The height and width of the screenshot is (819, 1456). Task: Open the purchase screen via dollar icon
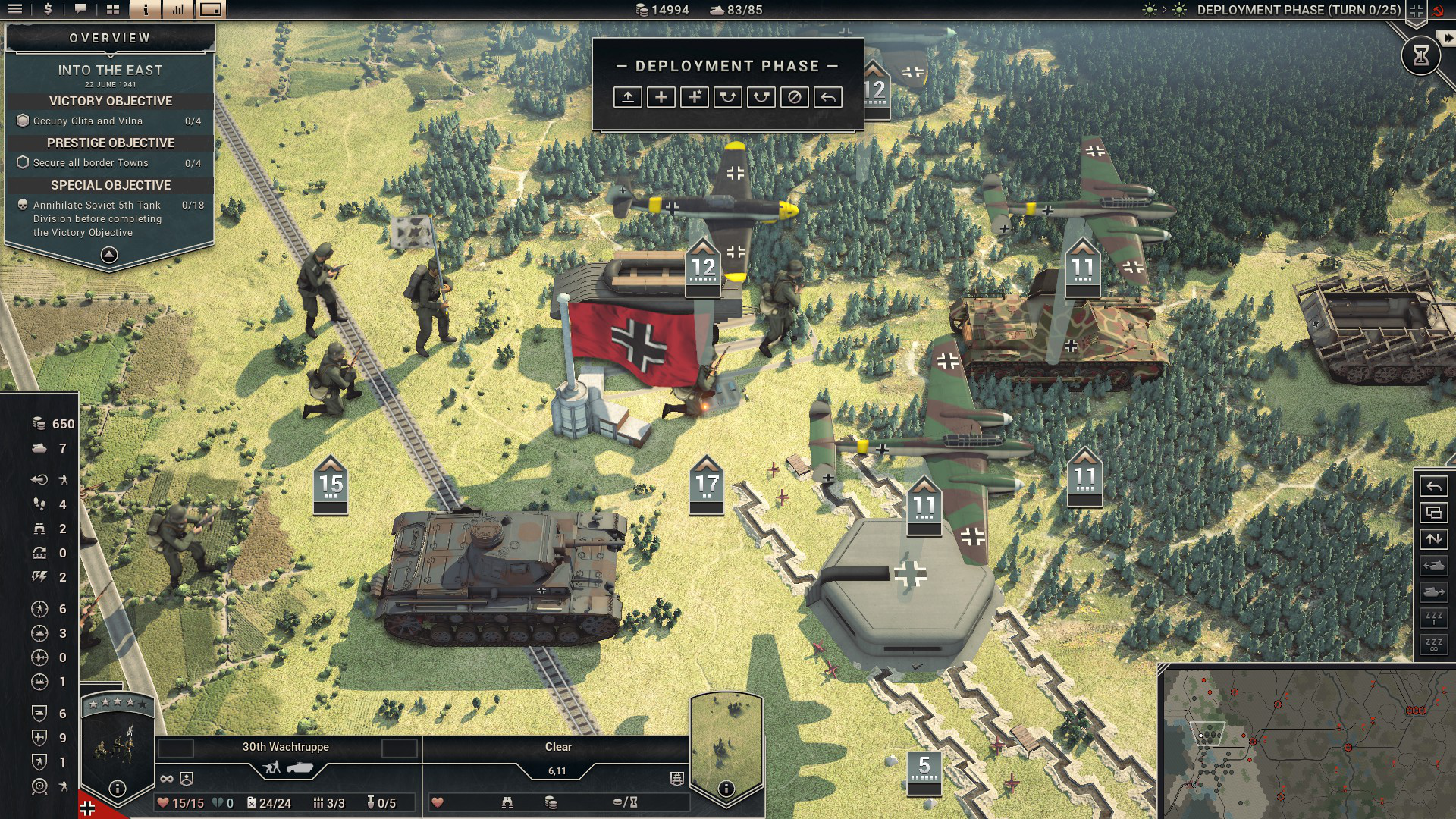[48, 10]
